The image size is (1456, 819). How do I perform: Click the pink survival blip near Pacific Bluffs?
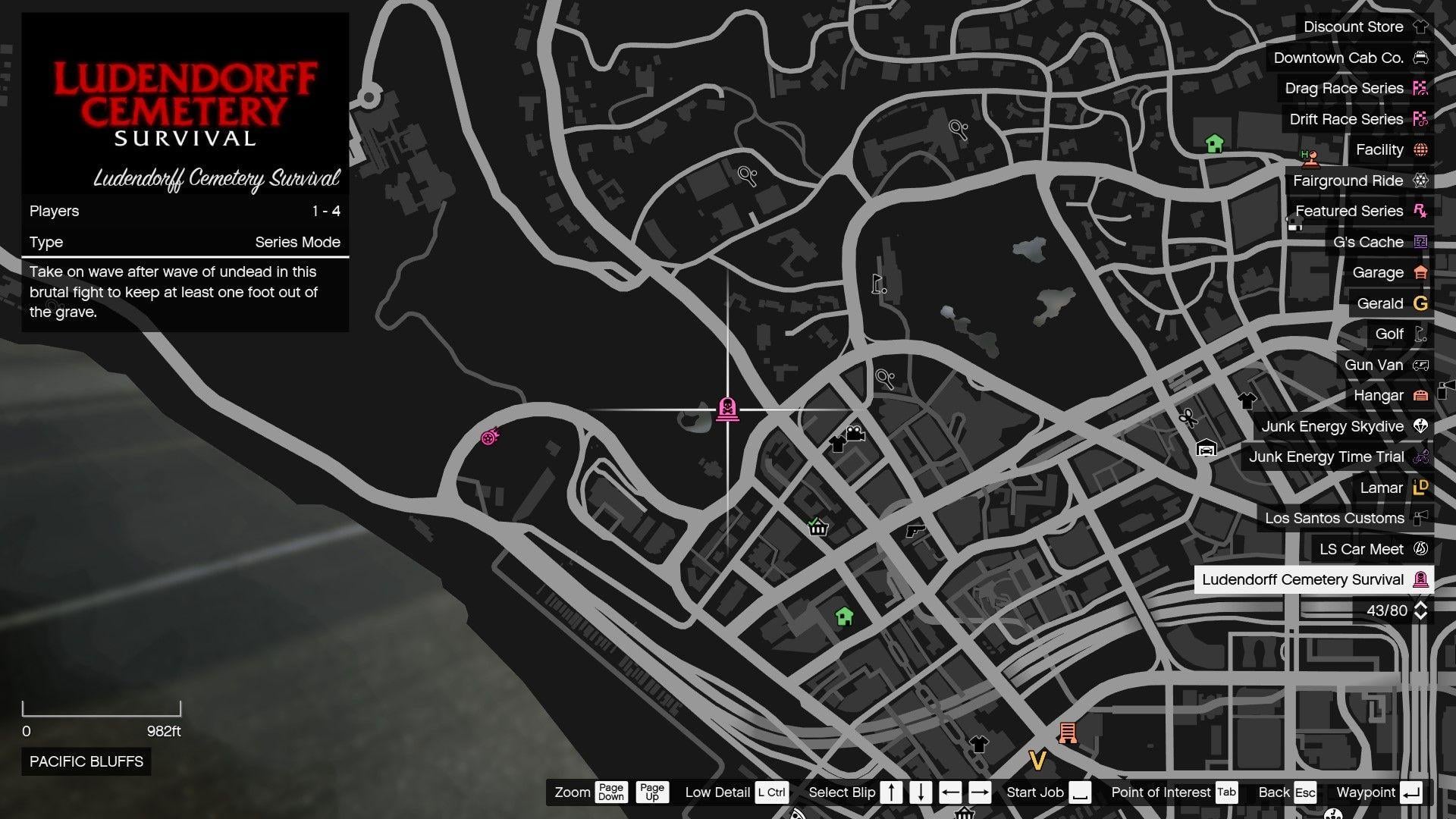coord(490,435)
